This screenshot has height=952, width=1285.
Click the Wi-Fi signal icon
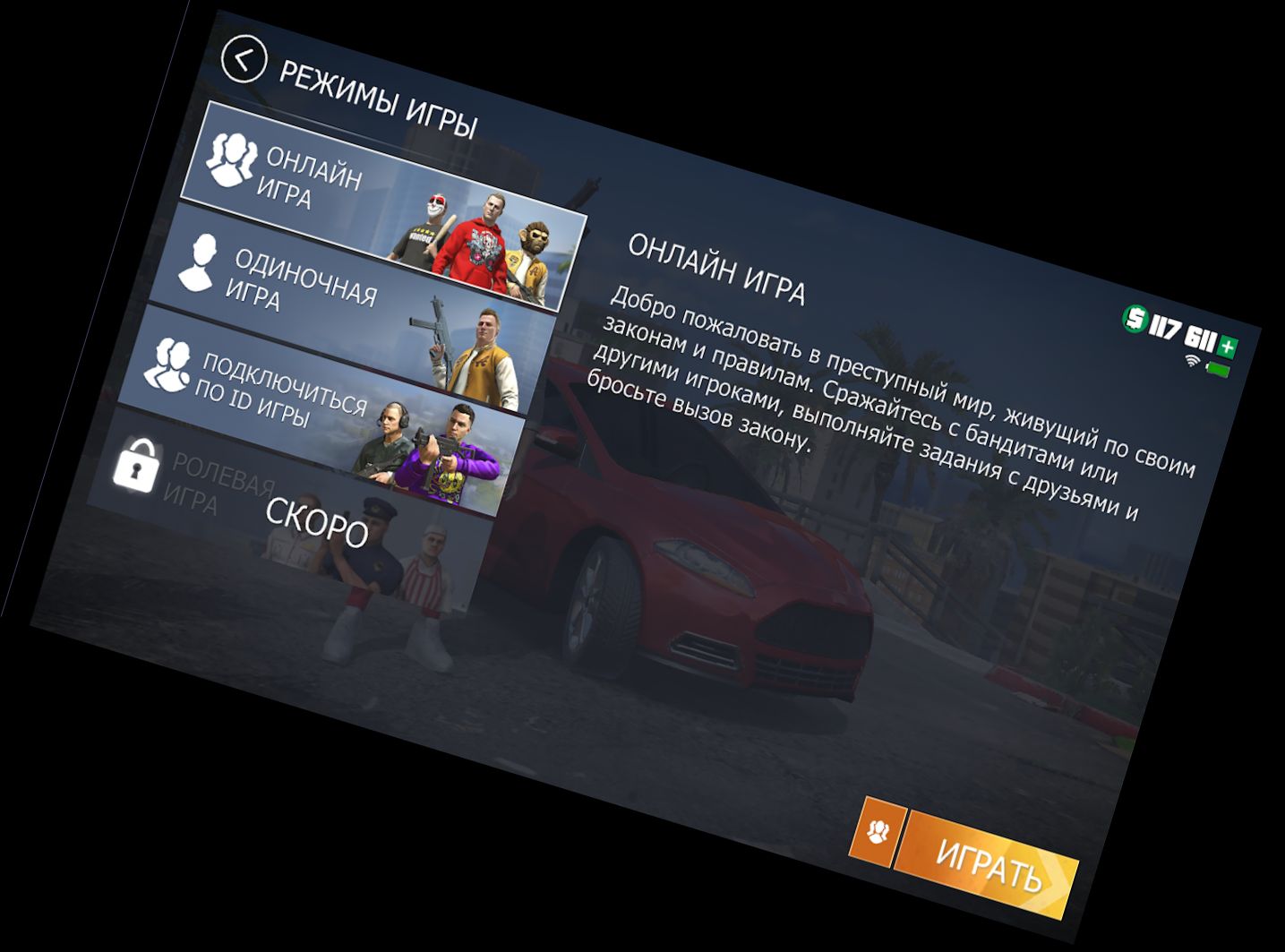[x=1191, y=361]
